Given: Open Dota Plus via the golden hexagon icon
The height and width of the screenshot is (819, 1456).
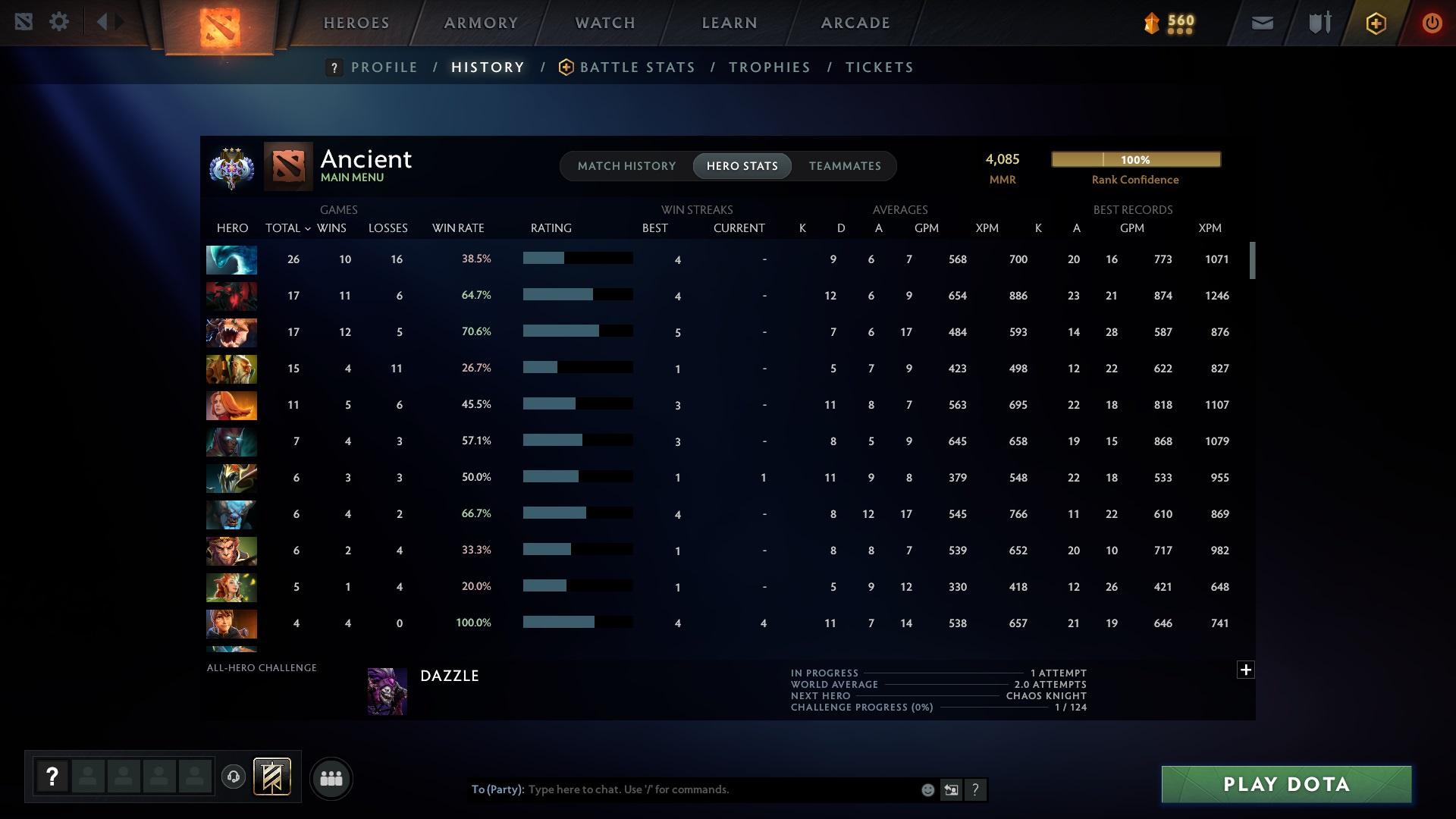Looking at the screenshot, I should [x=1376, y=23].
